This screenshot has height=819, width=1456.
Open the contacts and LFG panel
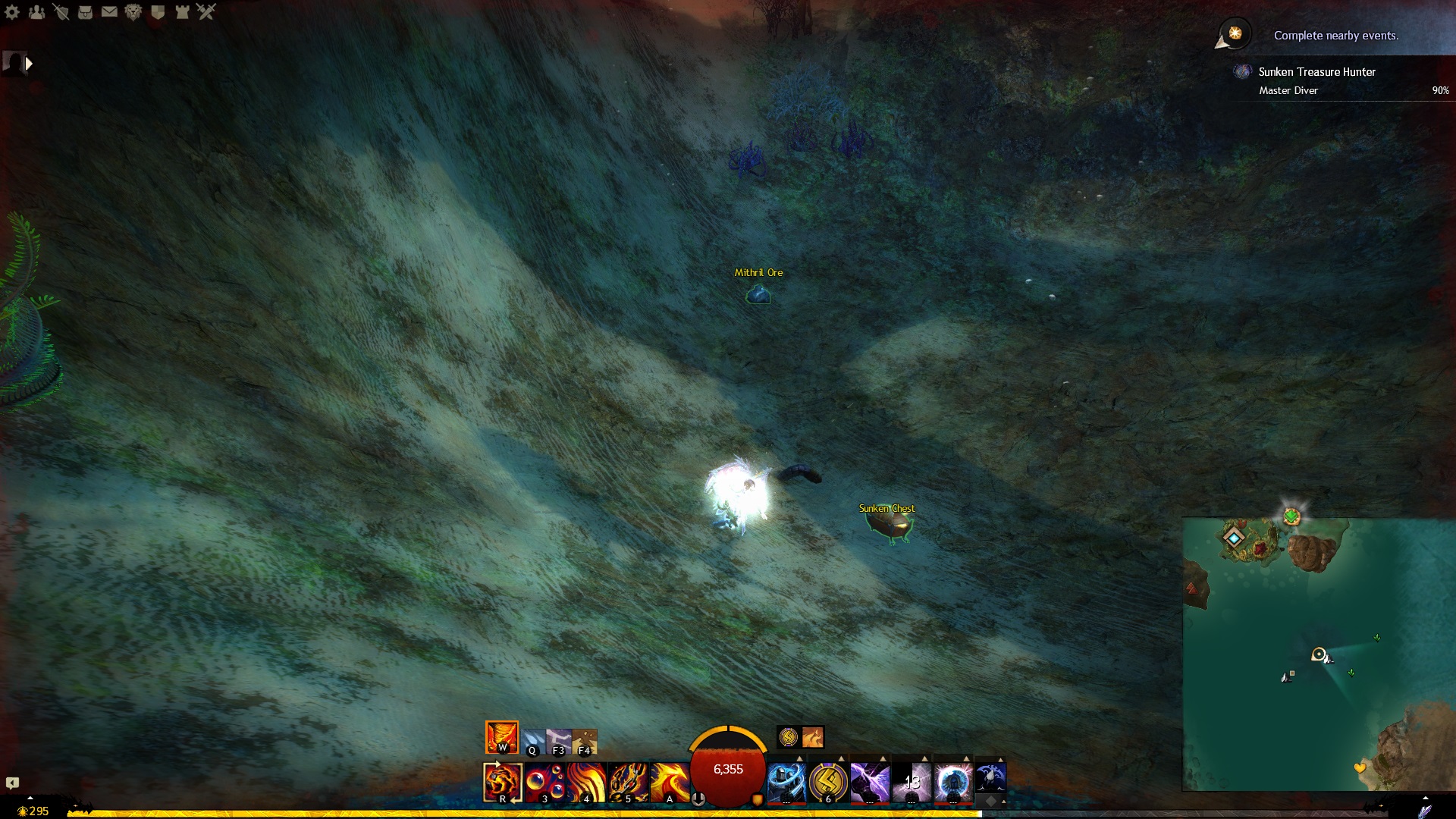pos(36,11)
